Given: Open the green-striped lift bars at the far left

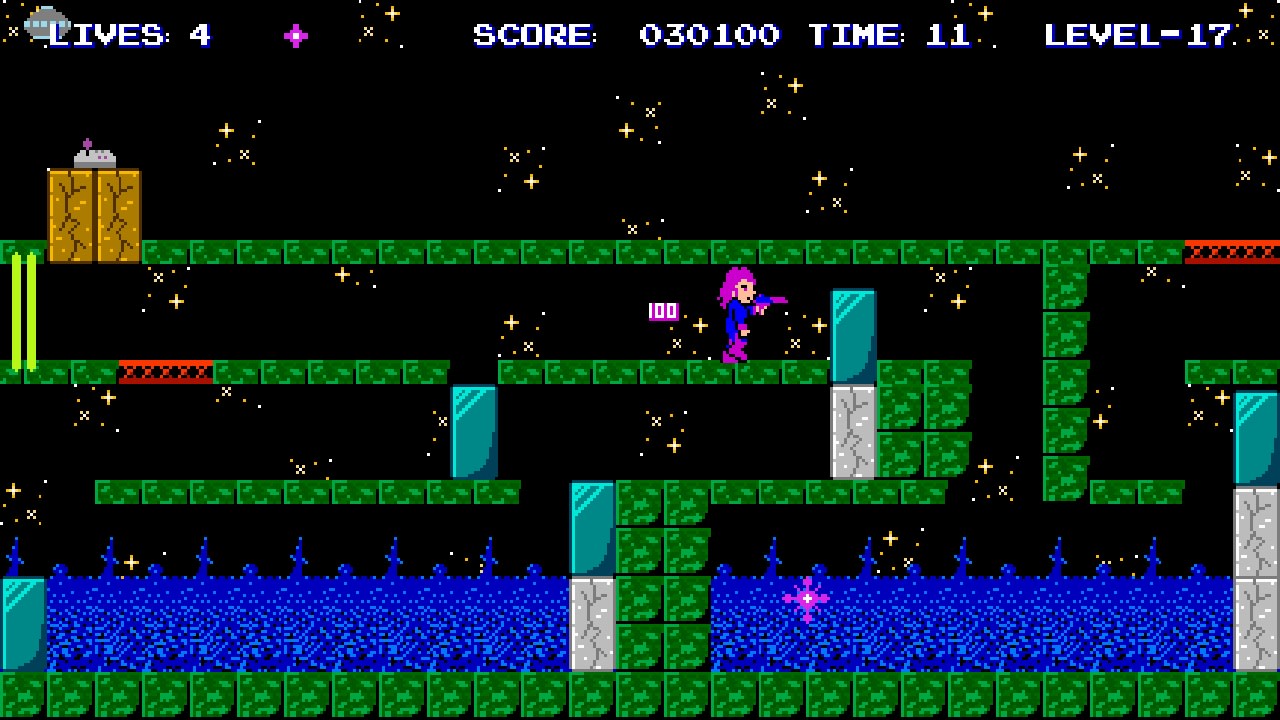Looking at the screenshot, I should [22, 310].
